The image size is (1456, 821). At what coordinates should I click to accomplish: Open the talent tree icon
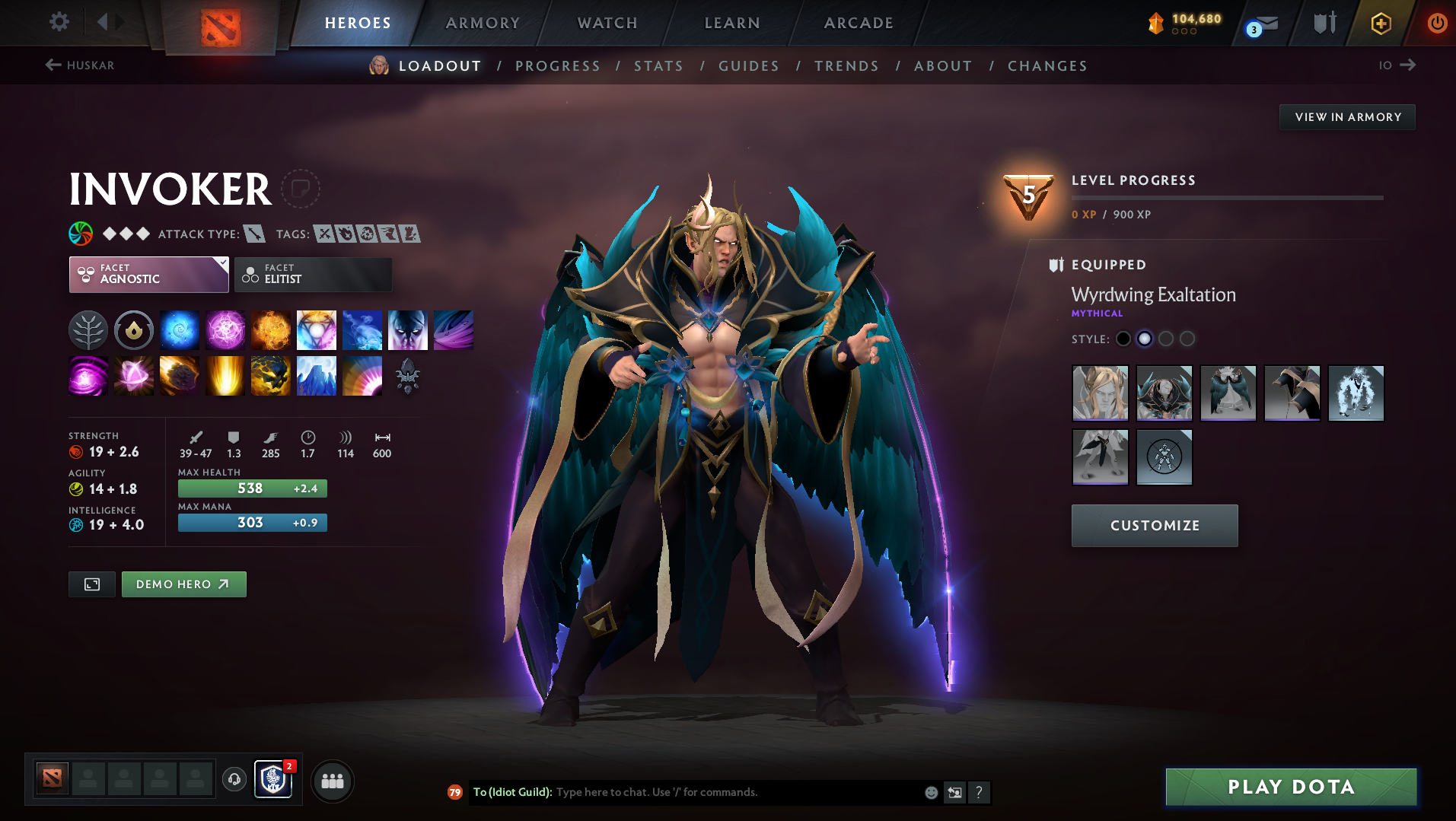(x=88, y=330)
